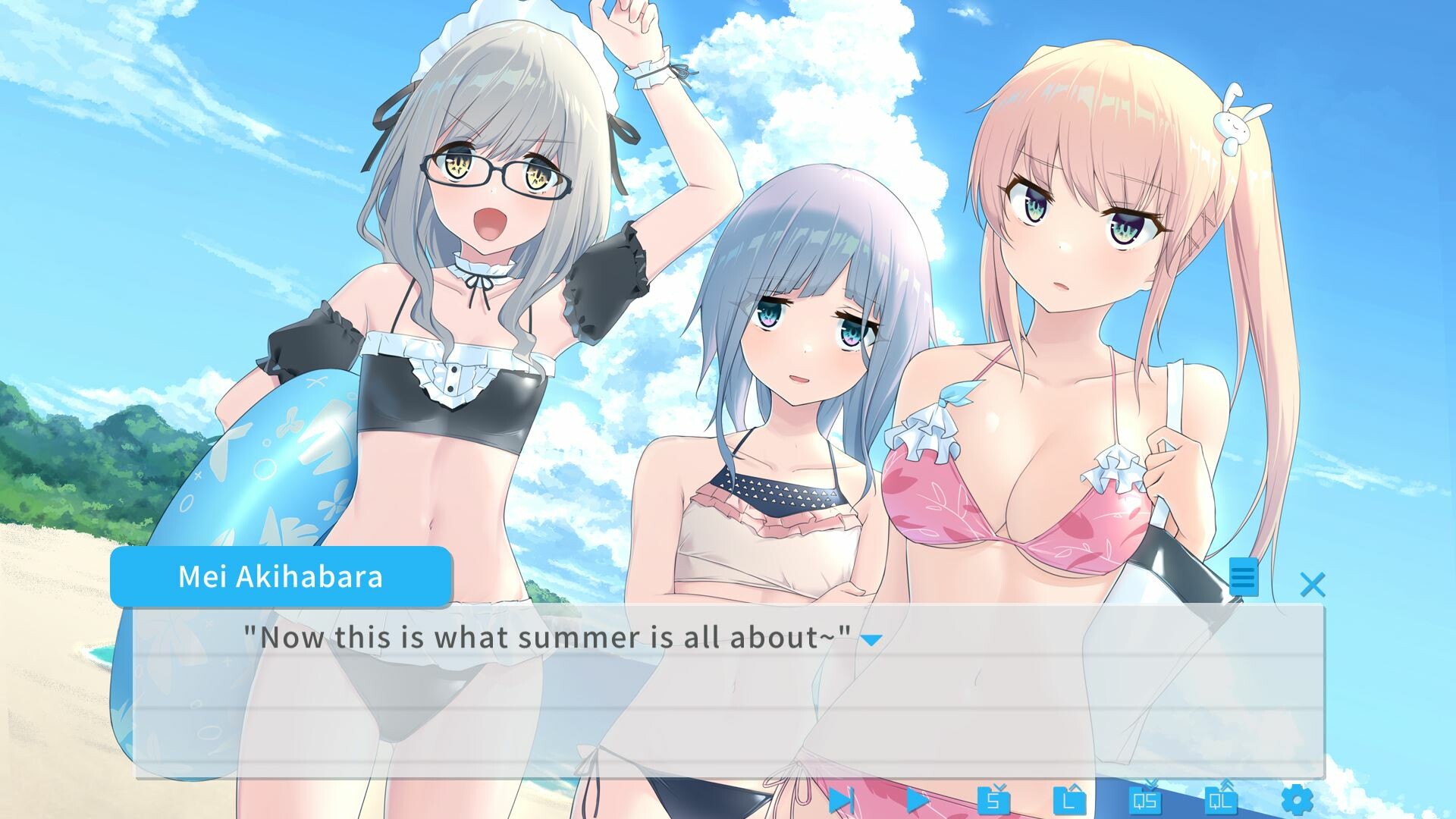1456x819 pixels.
Task: Click the blue advance arrow after the dialogue
Action: 874,641
